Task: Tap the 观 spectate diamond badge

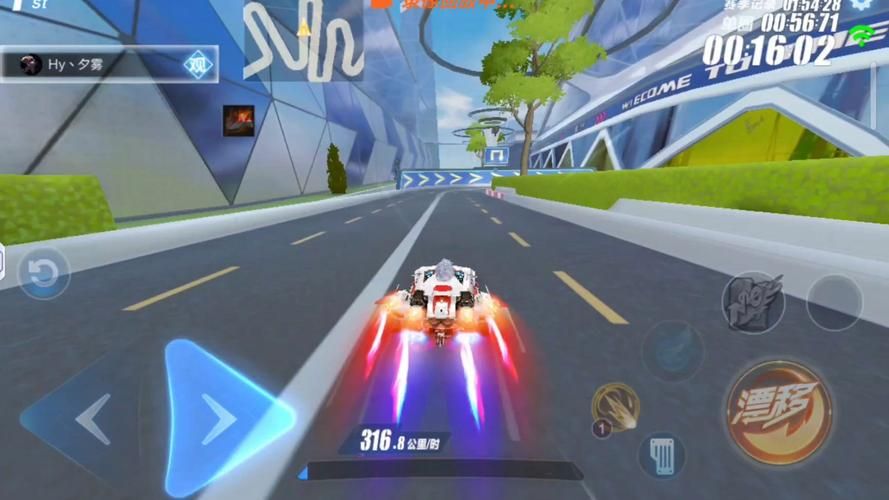Action: pos(200,65)
